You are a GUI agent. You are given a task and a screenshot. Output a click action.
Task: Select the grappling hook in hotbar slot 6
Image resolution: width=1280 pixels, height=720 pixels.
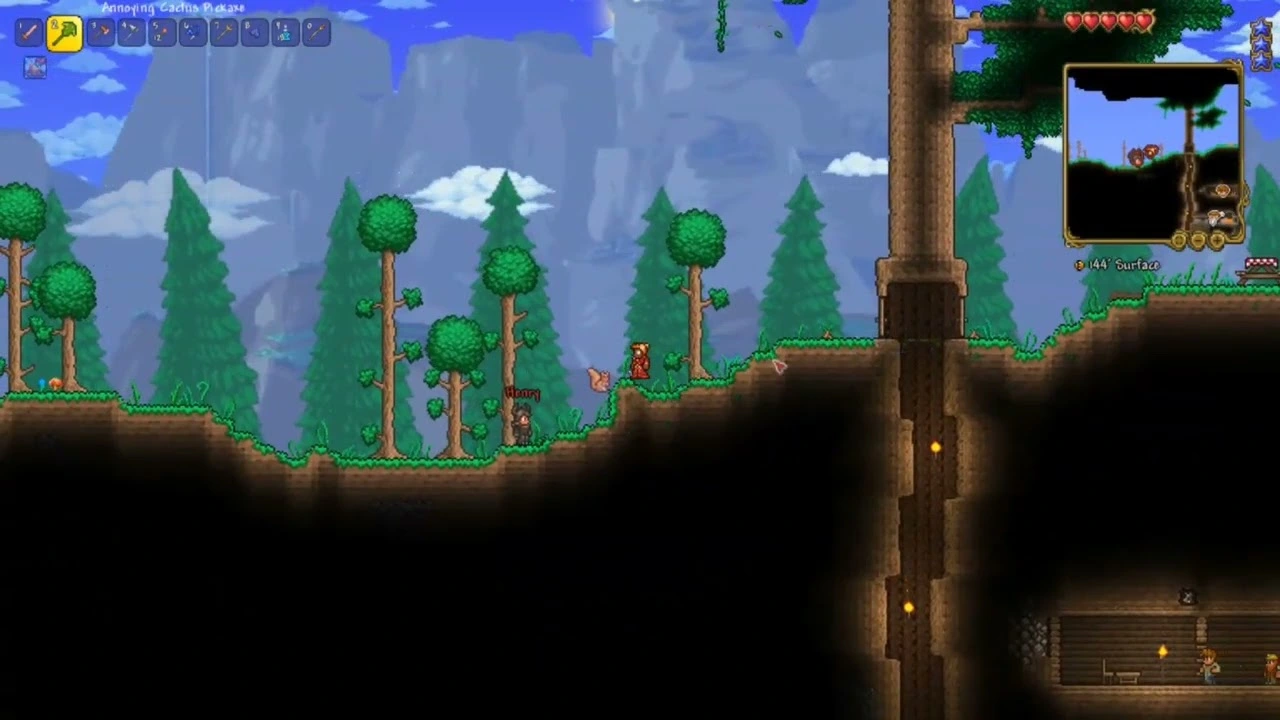pos(192,32)
